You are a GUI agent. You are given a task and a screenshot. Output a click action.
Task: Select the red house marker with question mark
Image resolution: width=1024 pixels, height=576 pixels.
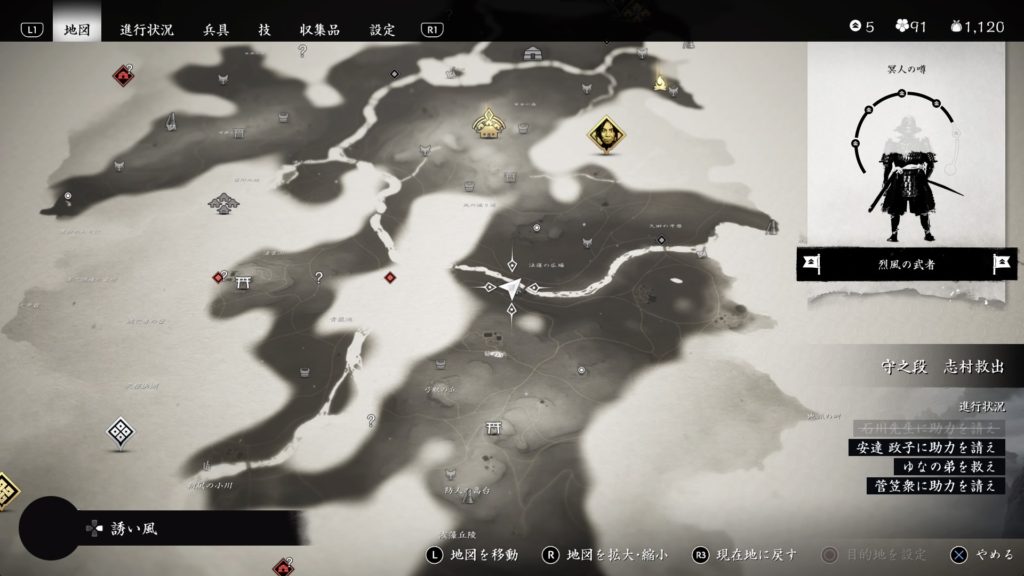point(123,73)
